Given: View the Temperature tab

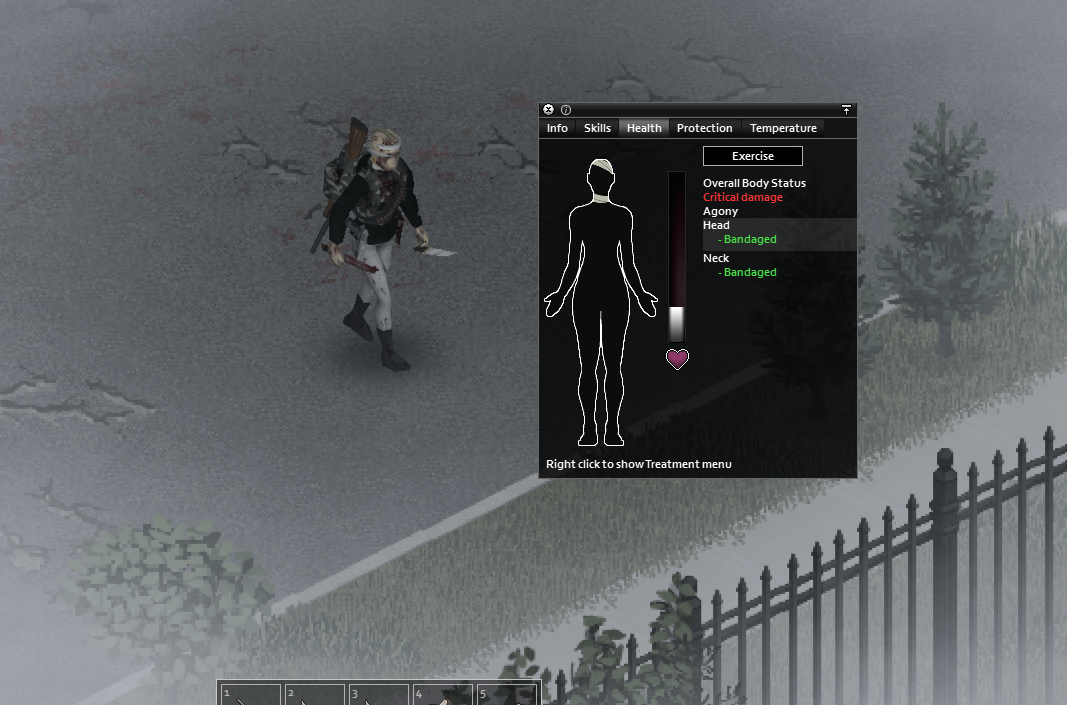Looking at the screenshot, I should click(x=783, y=128).
